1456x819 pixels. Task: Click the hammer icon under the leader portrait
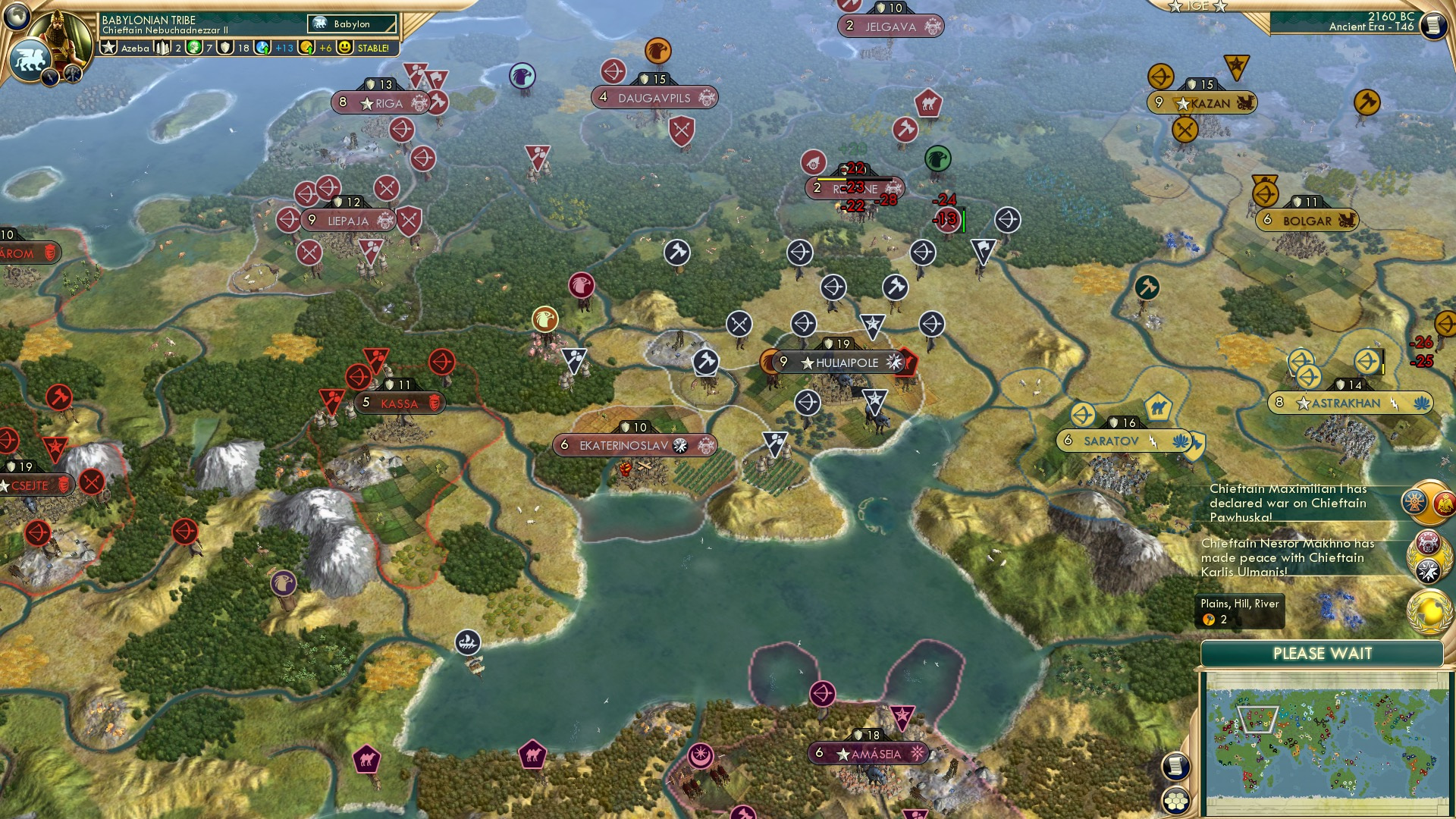72,74
